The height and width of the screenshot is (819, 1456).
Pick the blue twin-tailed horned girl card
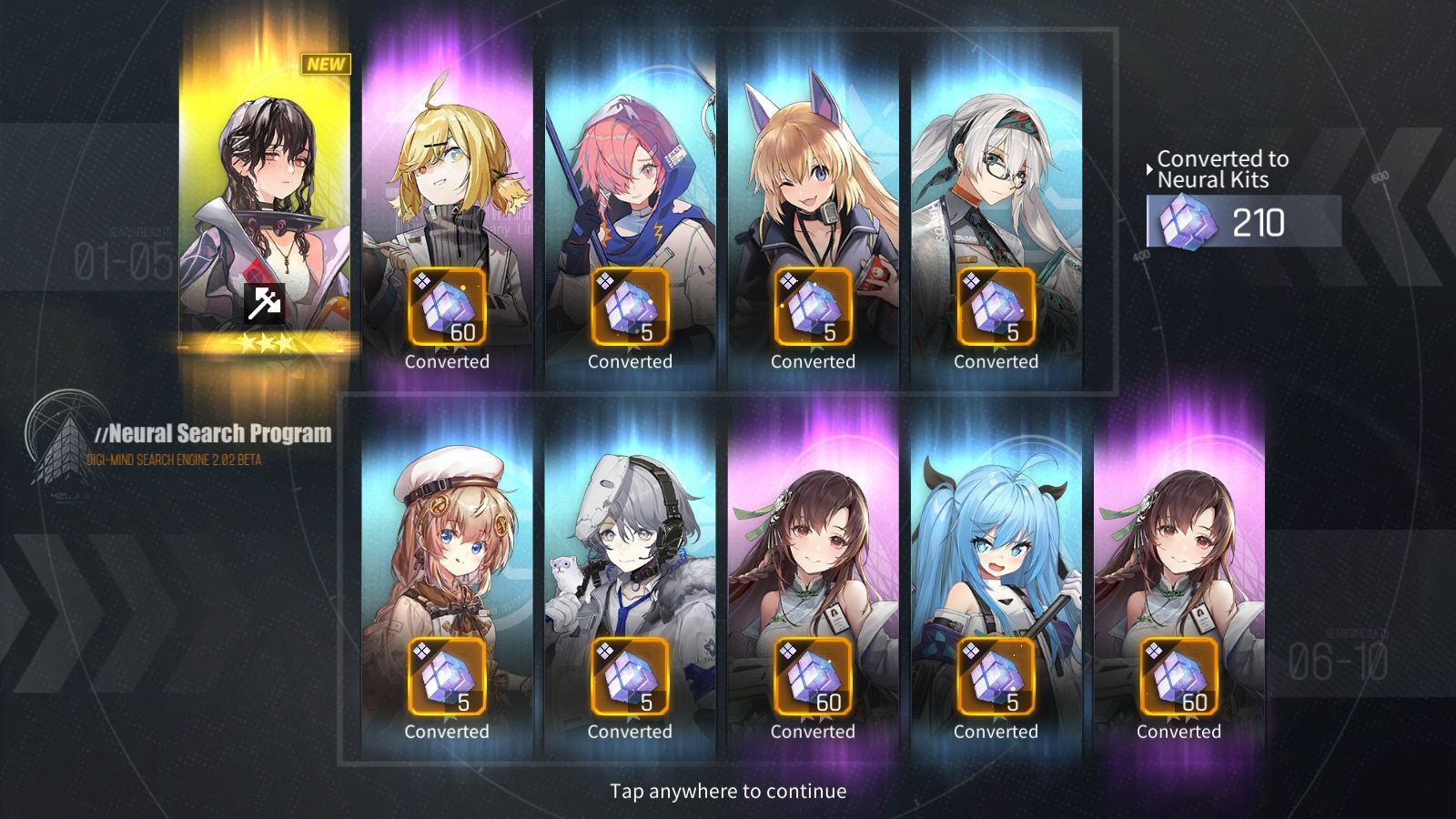[x=996, y=555]
